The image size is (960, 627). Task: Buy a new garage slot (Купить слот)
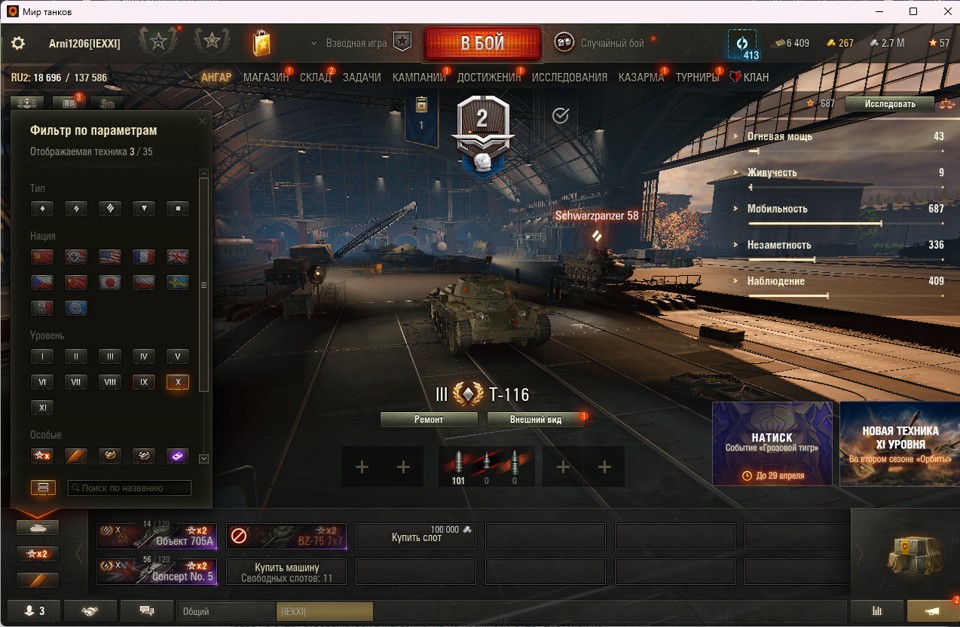(x=416, y=537)
